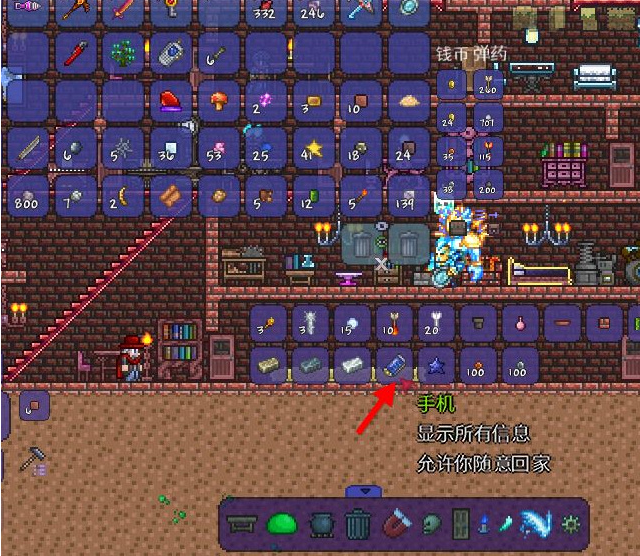Select the inventory slot holding 800 items
The width and height of the screenshot is (640, 556).
(26, 196)
